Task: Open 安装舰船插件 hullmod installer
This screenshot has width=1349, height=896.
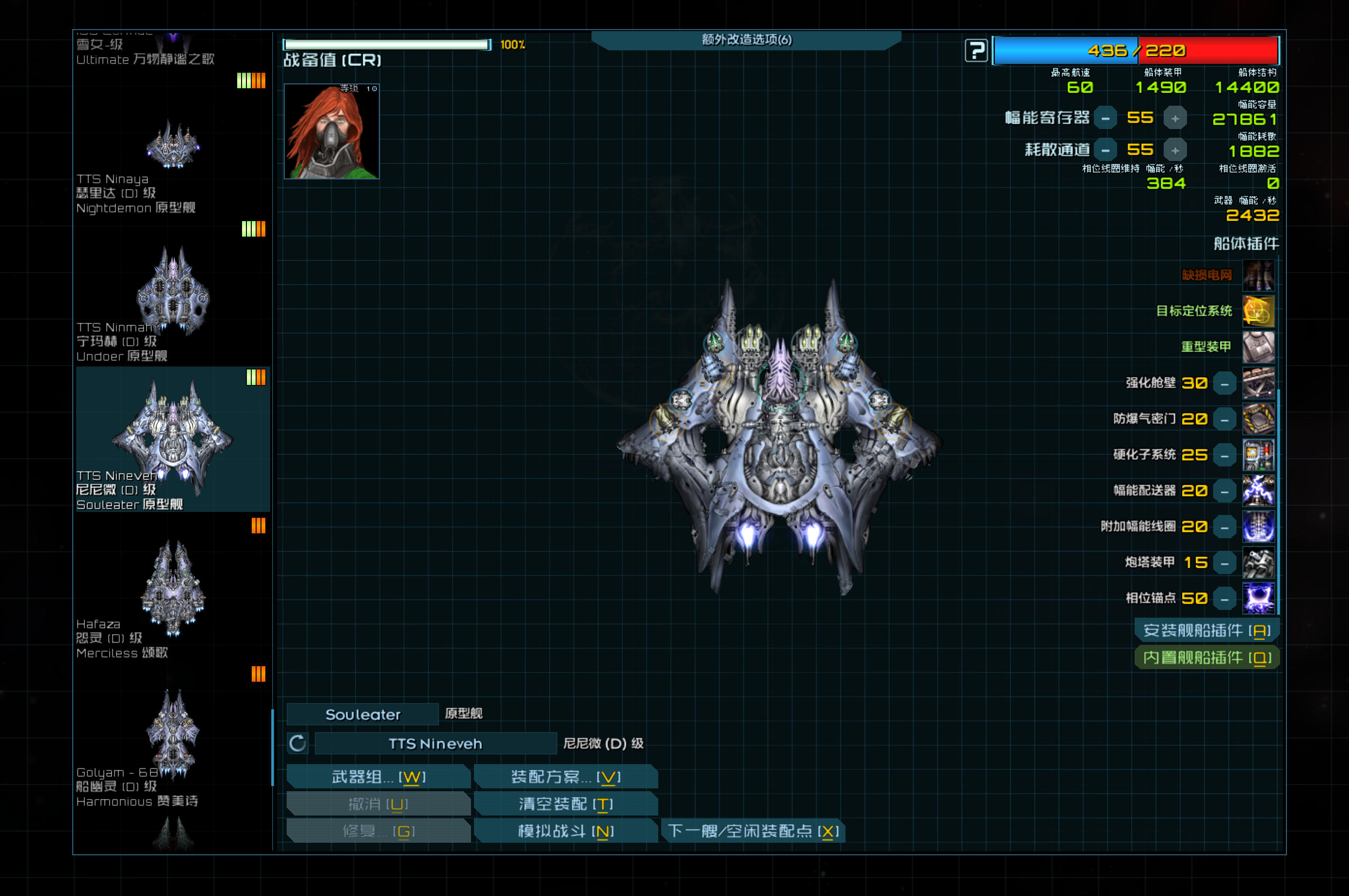Action: (1207, 630)
